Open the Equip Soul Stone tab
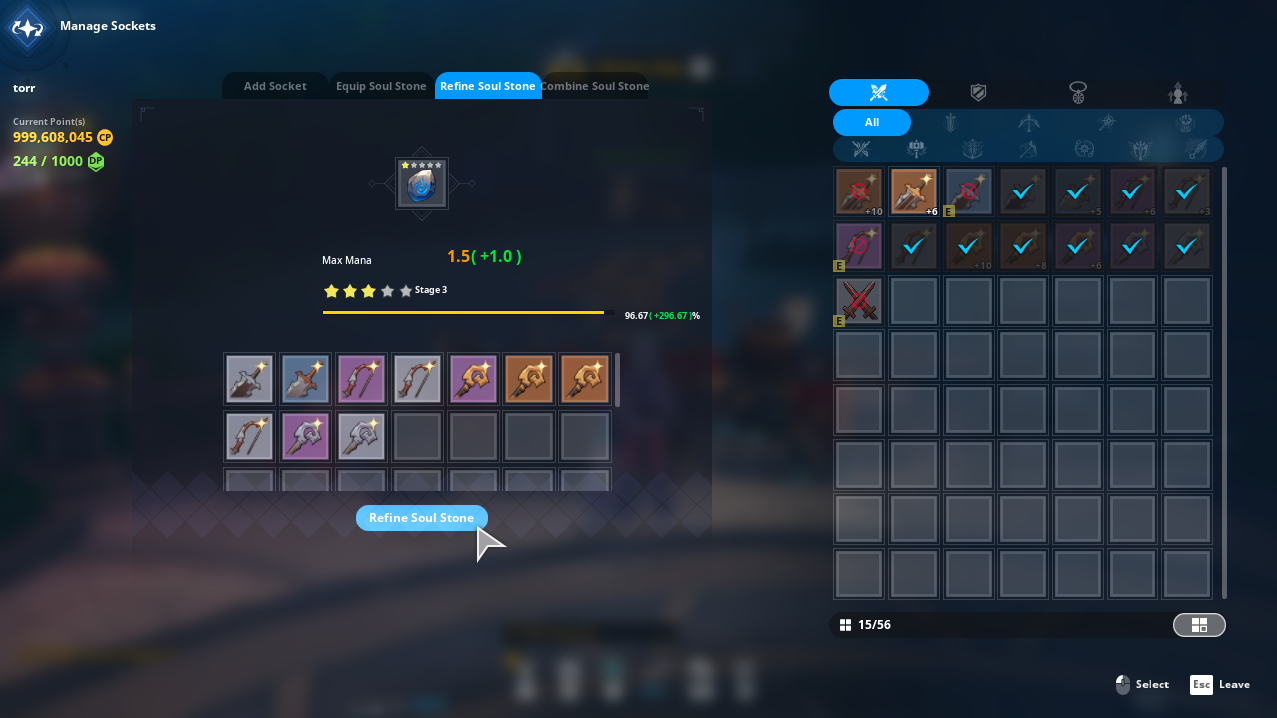Screen dimensions: 1277x718 [x=381, y=86]
